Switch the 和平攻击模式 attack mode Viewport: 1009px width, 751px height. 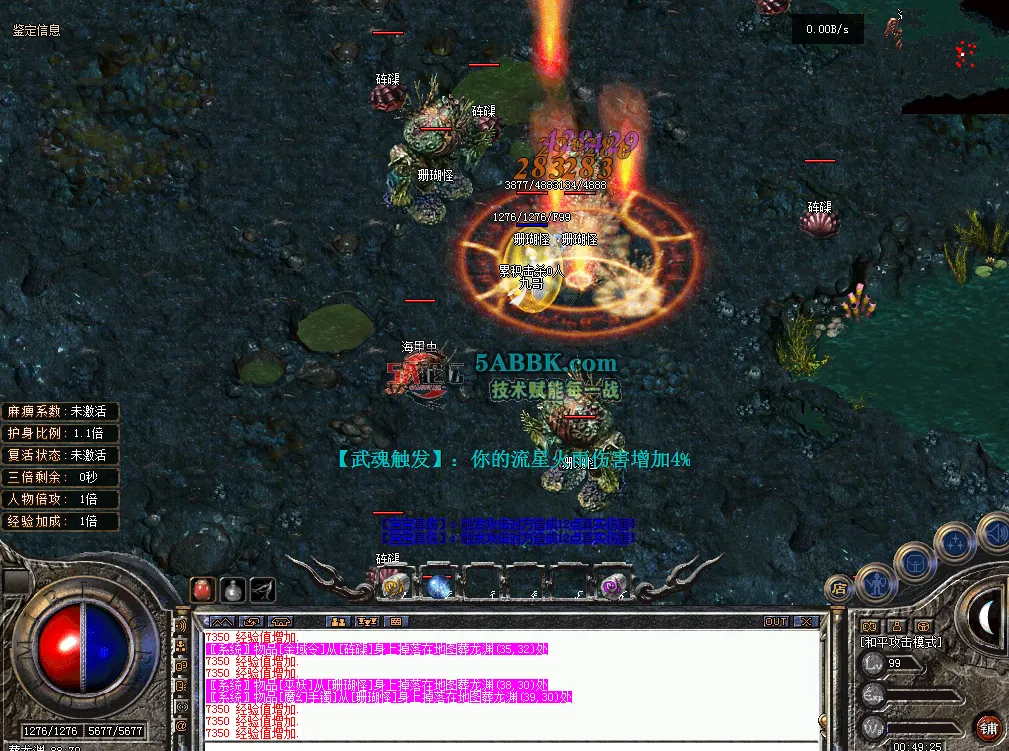(901, 642)
